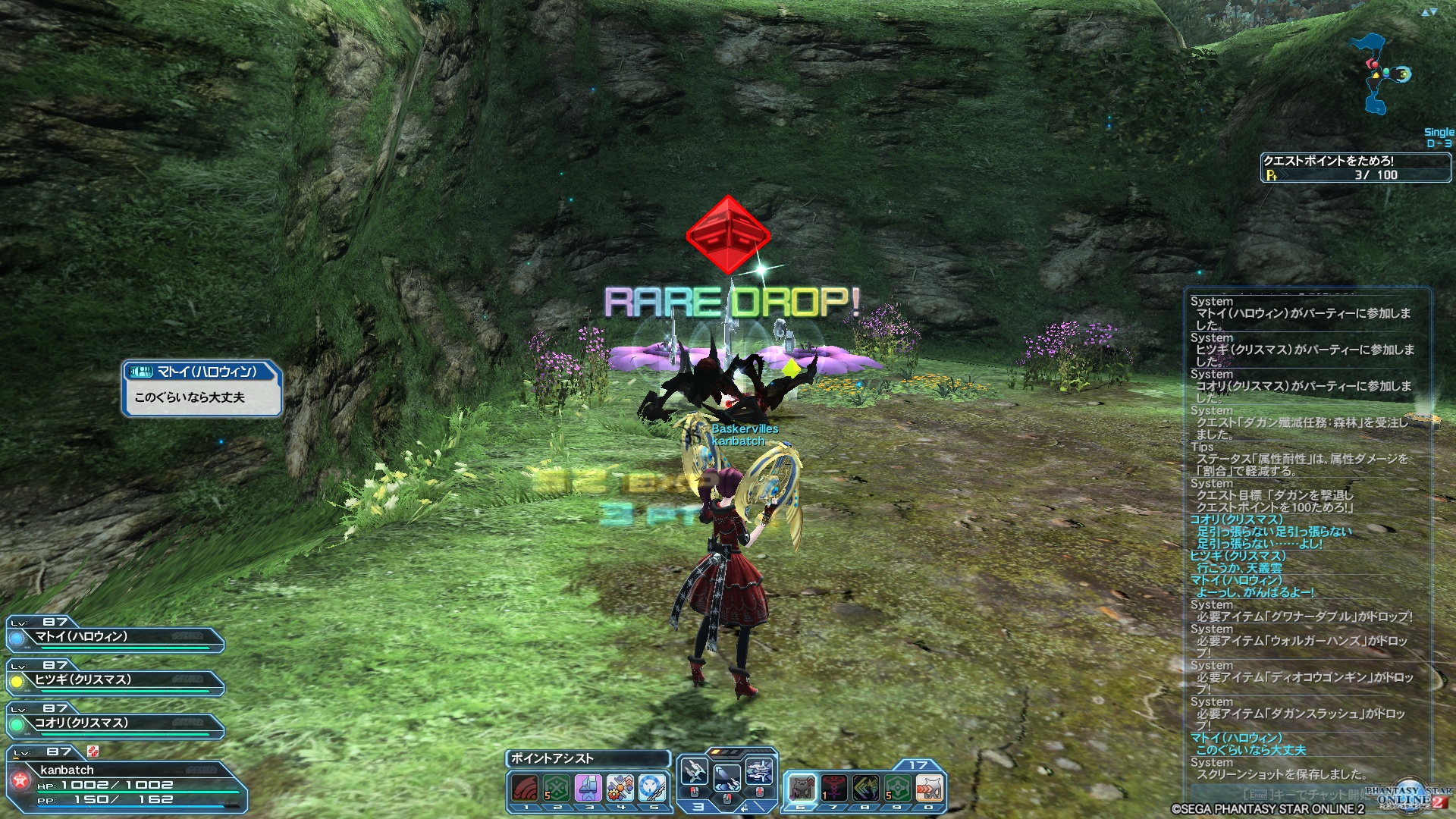This screenshot has width=1456, height=819.
Task: Select party member コオリ(クリスマス) in party list
Action: click(x=115, y=724)
